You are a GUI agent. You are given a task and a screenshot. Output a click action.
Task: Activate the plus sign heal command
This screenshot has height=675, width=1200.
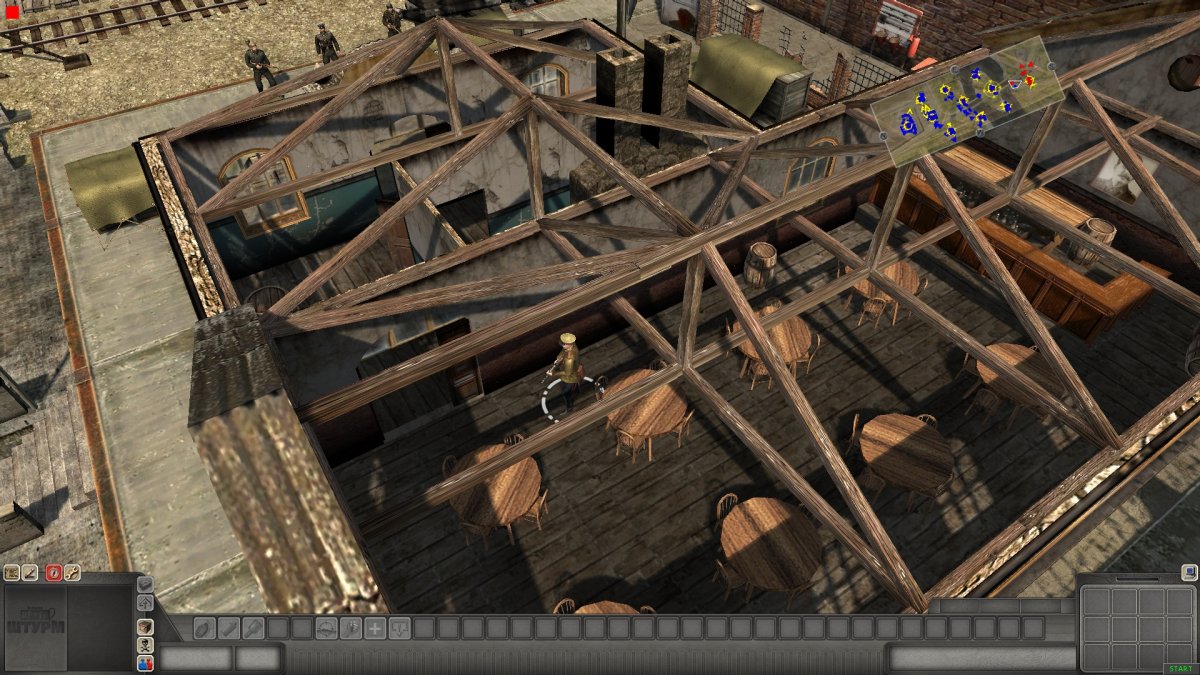pyautogui.click(x=375, y=628)
